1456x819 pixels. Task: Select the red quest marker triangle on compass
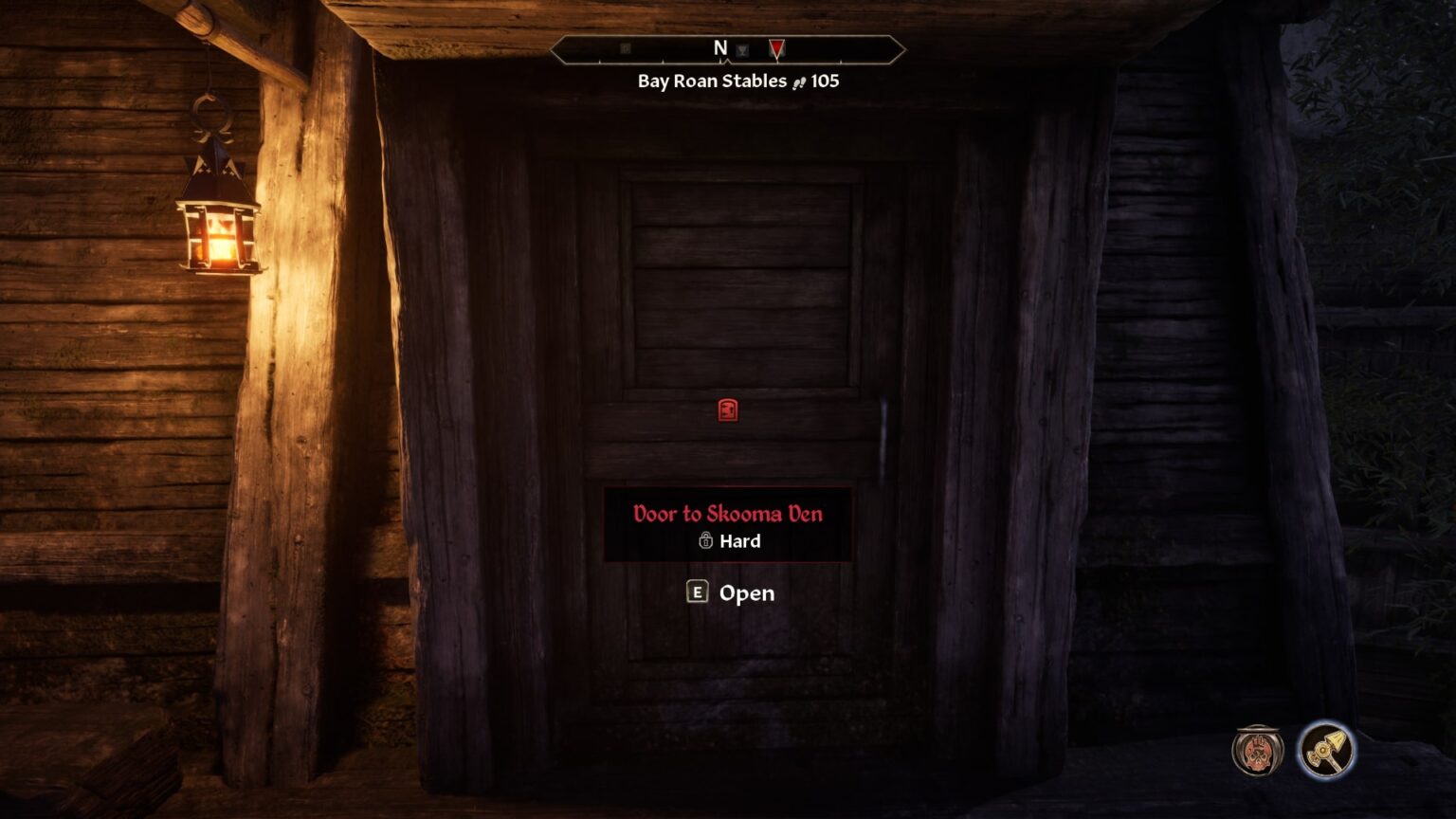(x=774, y=48)
